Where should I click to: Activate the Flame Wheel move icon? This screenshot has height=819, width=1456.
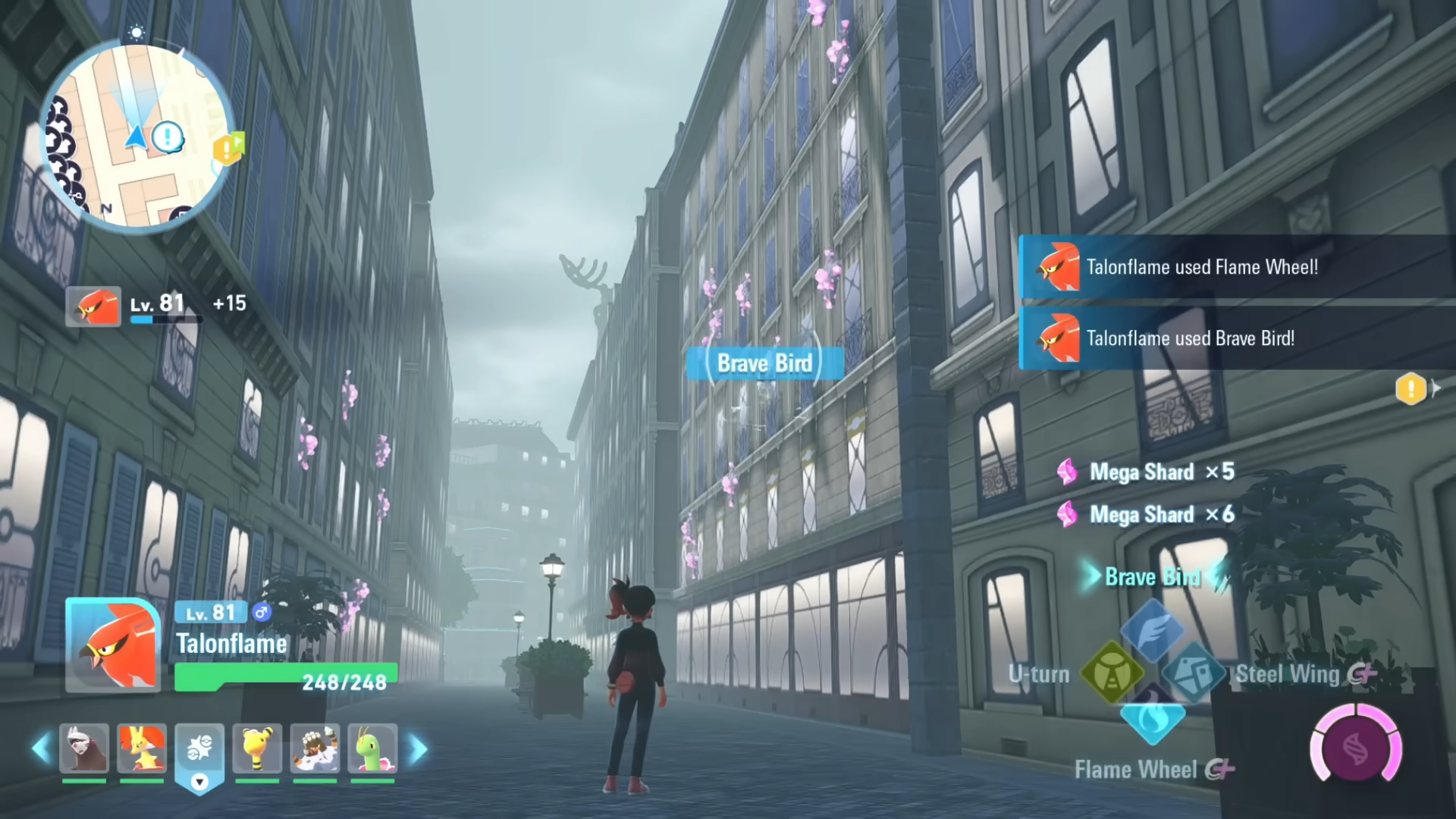pyautogui.click(x=1152, y=717)
